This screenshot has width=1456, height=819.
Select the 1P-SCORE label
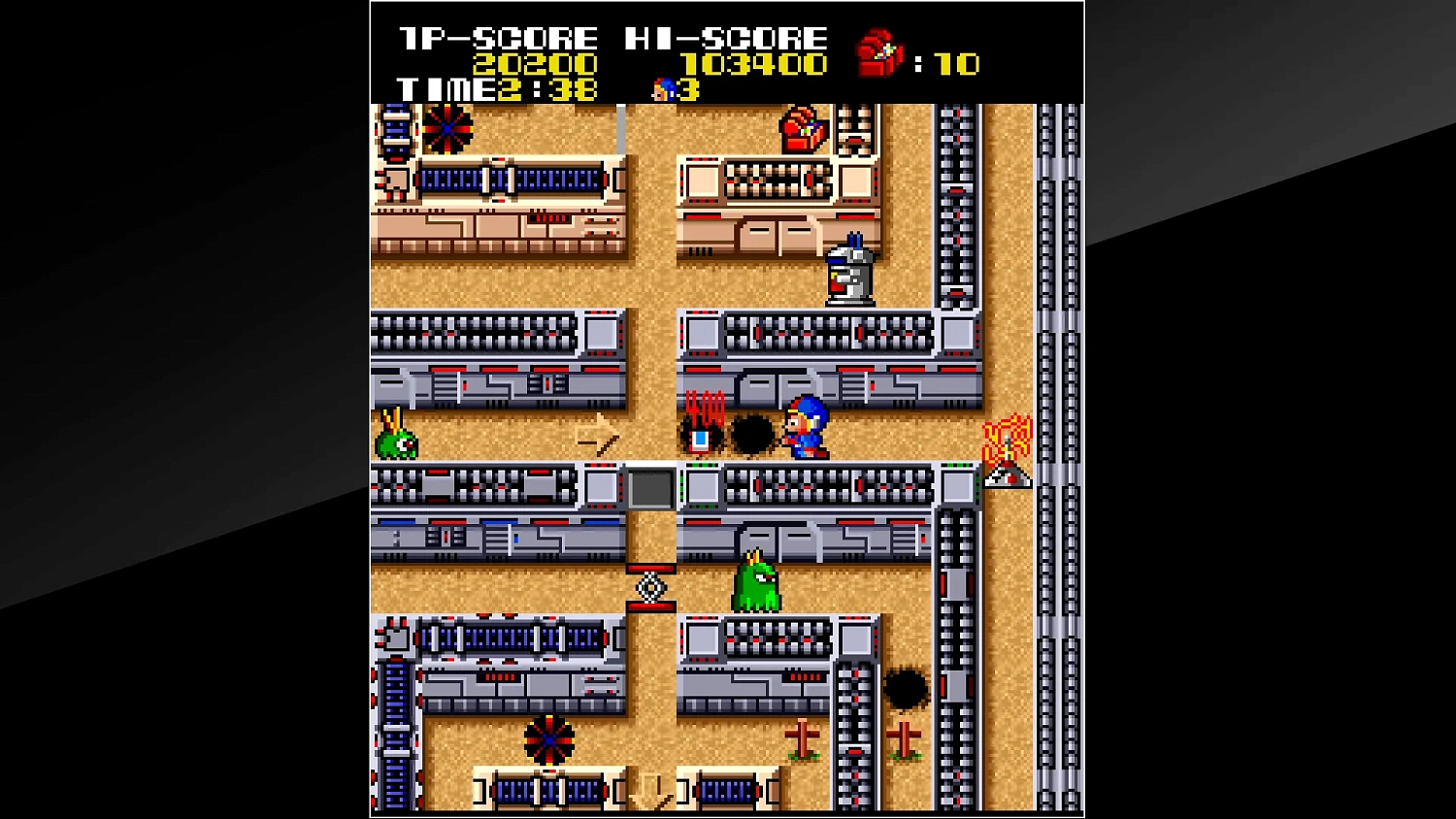pyautogui.click(x=496, y=38)
